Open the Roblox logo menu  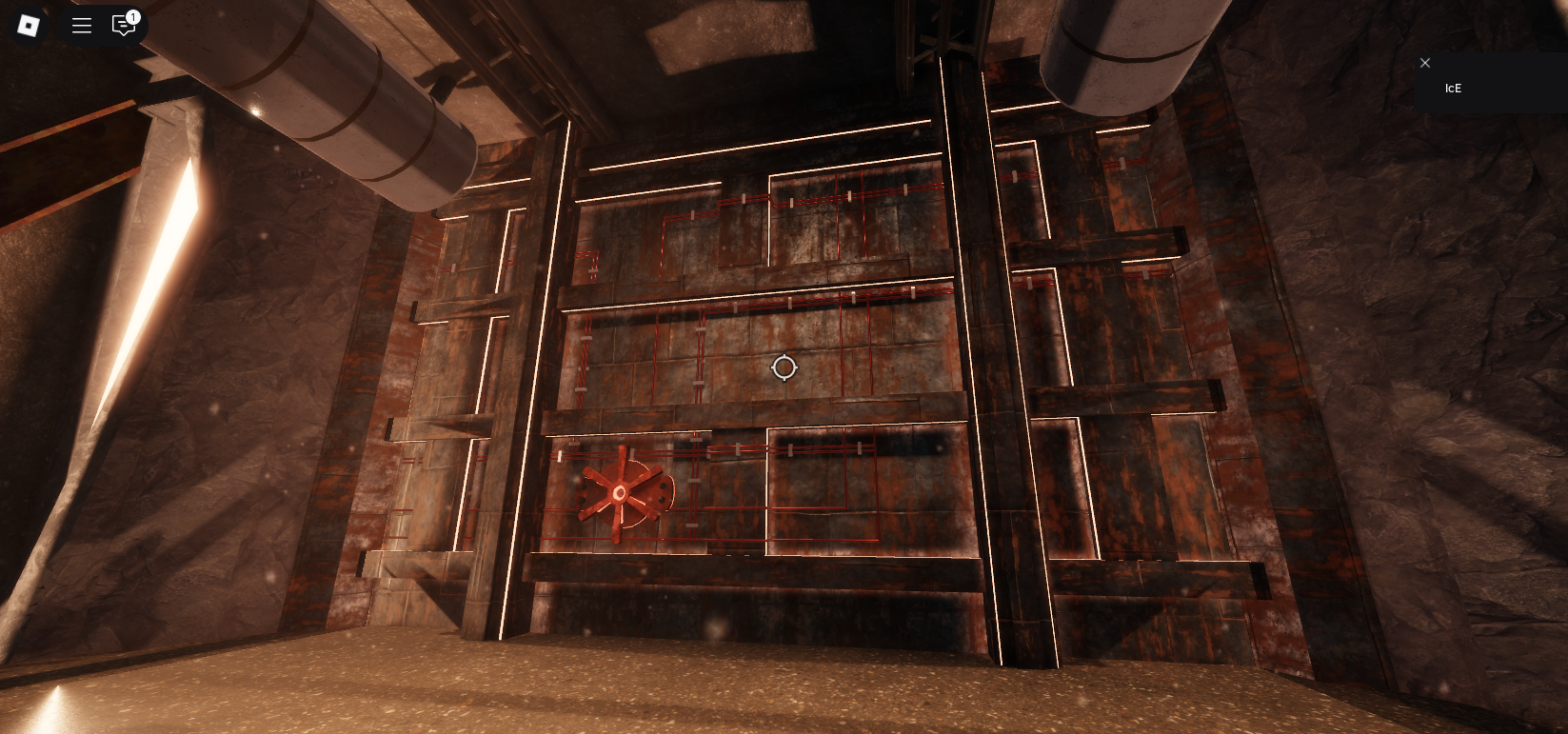29,26
